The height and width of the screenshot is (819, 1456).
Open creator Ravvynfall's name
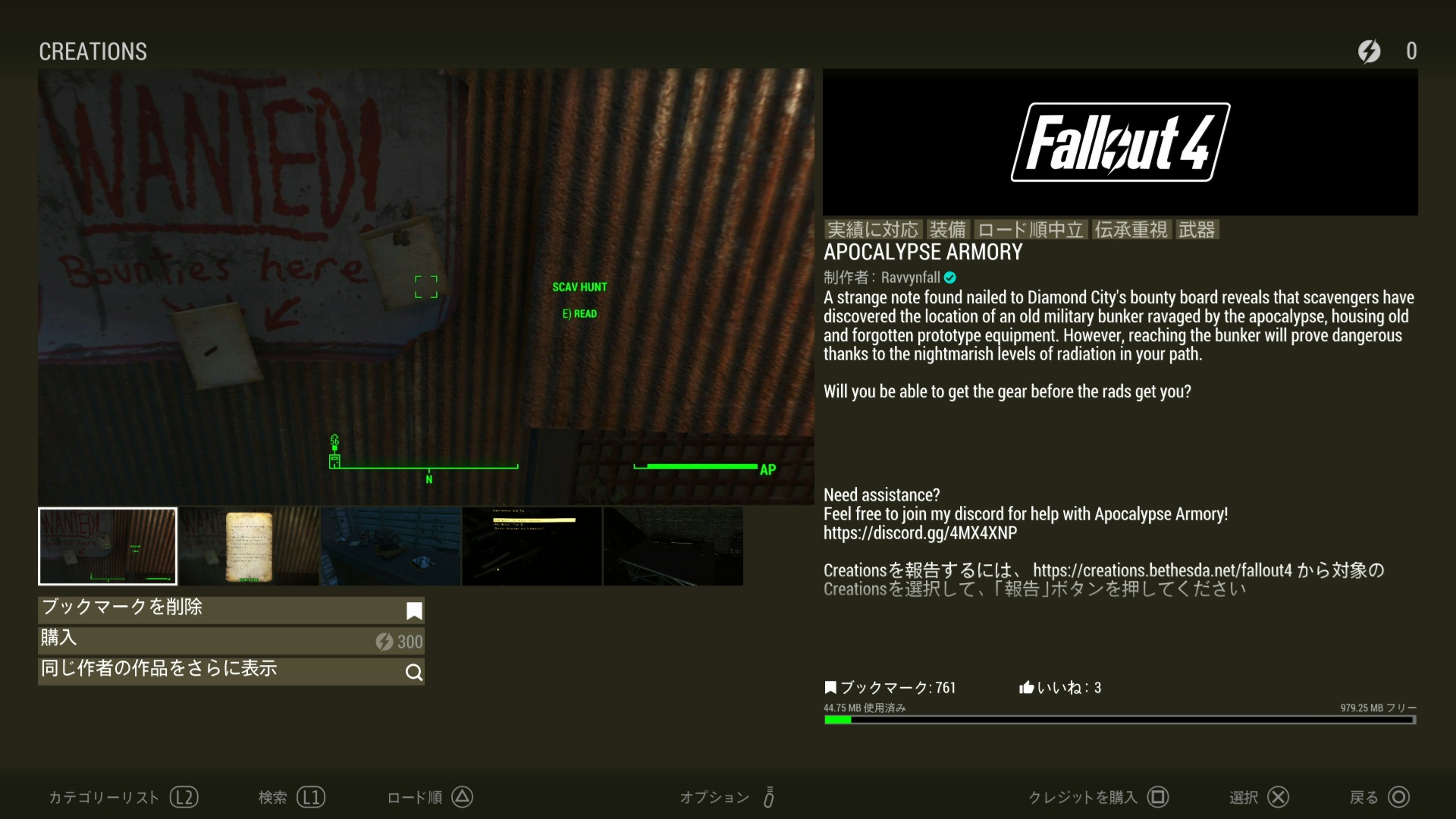coord(910,278)
